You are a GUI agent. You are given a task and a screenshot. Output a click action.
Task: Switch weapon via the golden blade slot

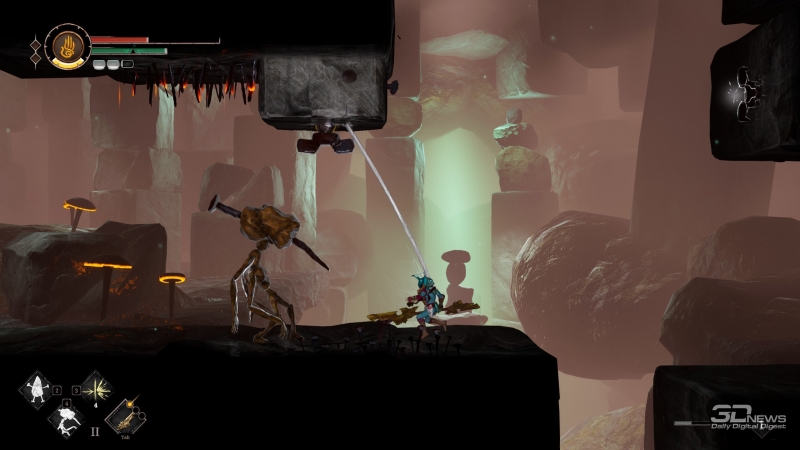coord(125,417)
